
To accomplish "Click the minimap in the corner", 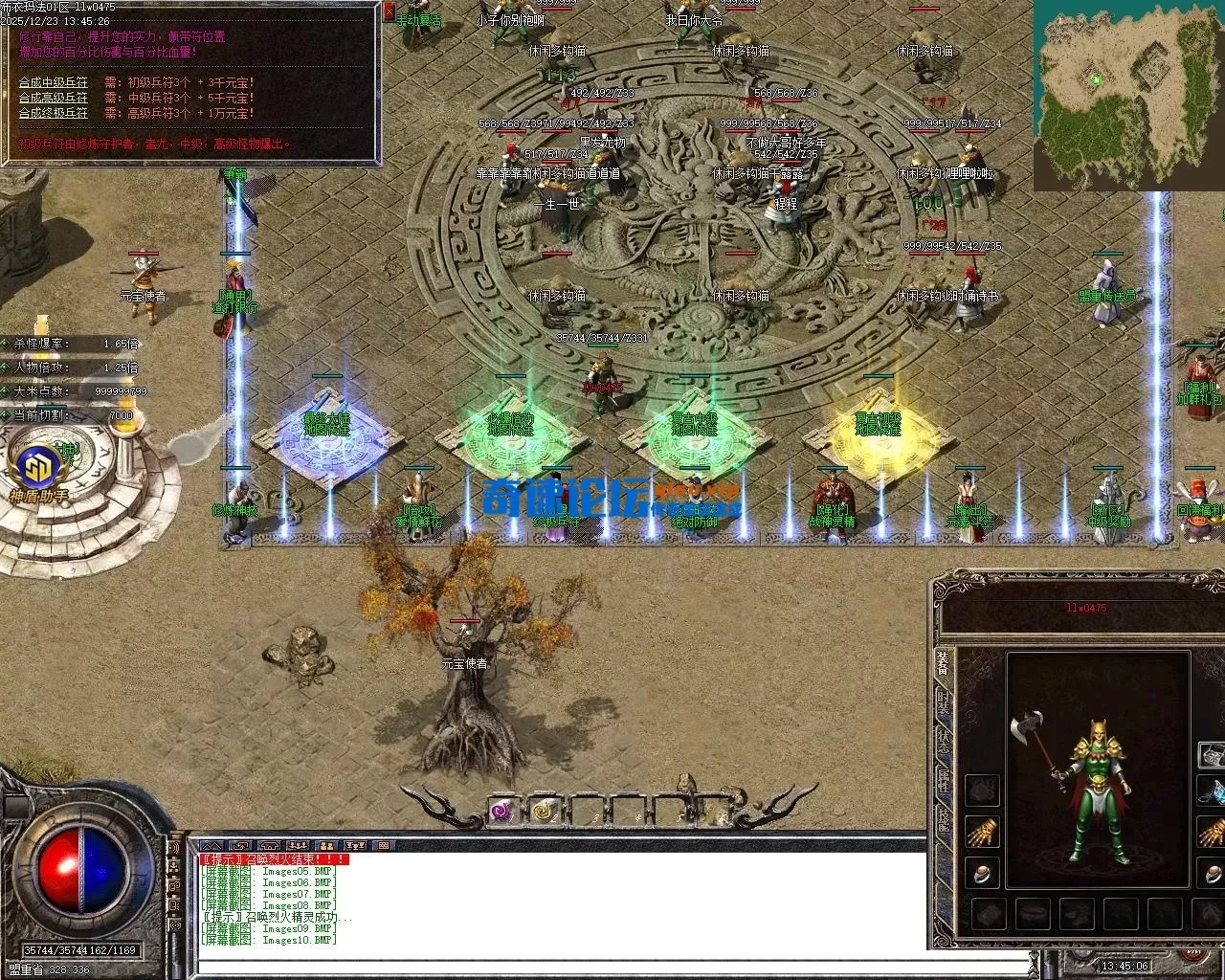I will 1128,95.
